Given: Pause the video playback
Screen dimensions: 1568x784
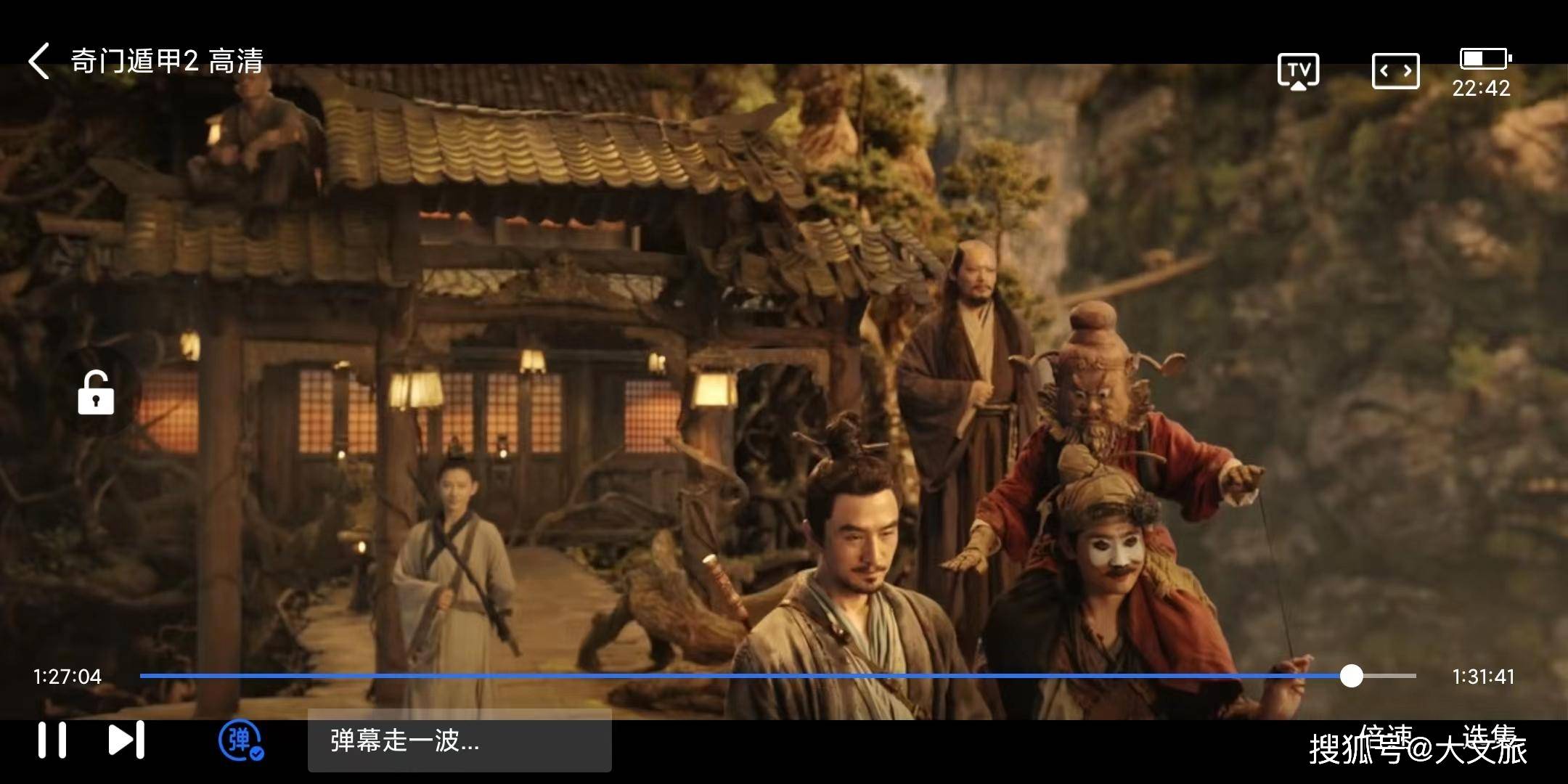Looking at the screenshot, I should click(52, 740).
